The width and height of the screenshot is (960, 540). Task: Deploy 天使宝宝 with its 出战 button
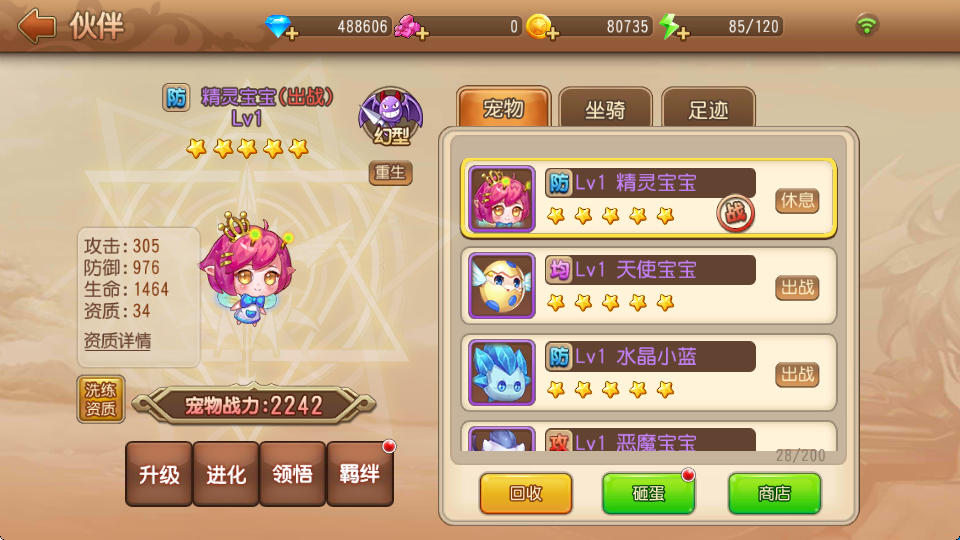tap(797, 287)
